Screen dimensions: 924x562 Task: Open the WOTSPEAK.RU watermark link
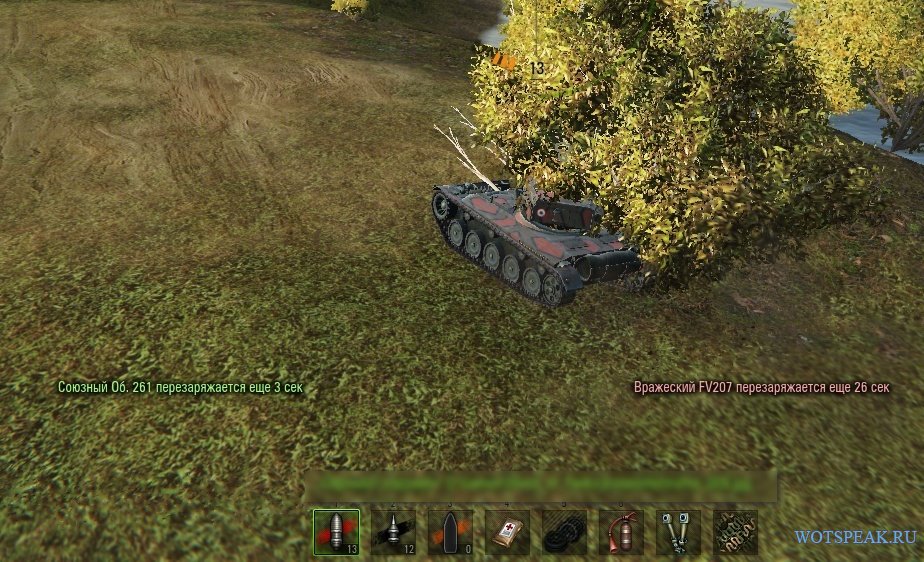pos(855,537)
